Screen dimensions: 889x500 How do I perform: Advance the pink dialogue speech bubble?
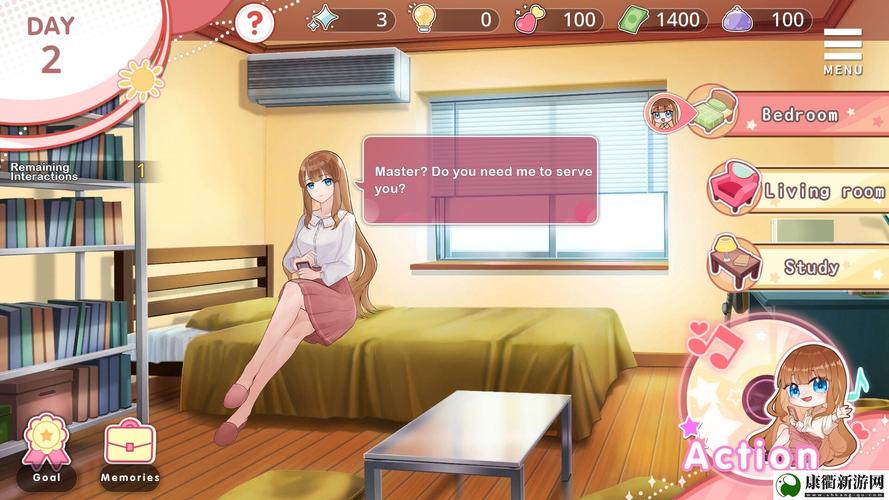tap(480, 180)
